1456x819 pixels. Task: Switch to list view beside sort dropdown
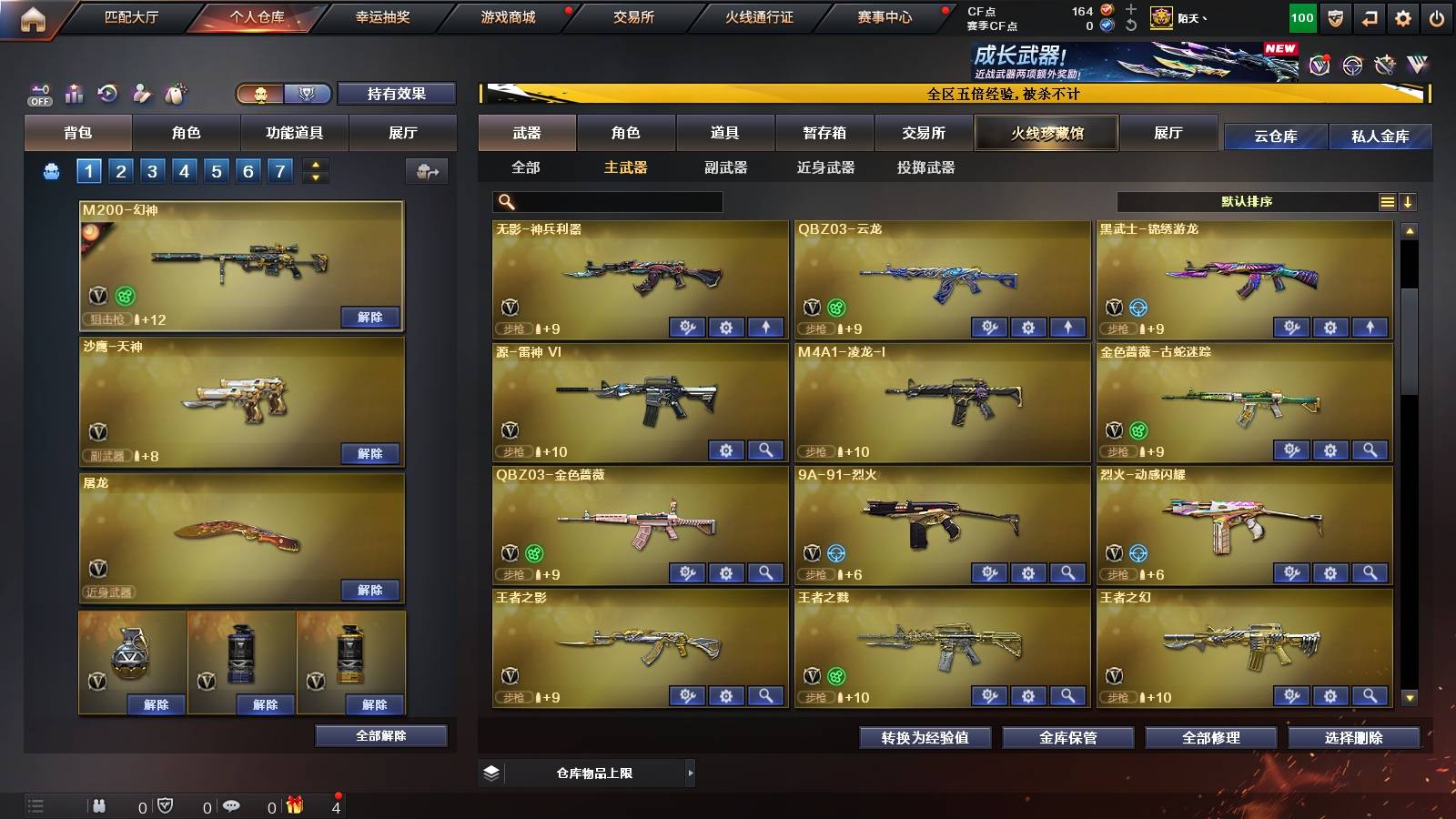pos(1387,201)
